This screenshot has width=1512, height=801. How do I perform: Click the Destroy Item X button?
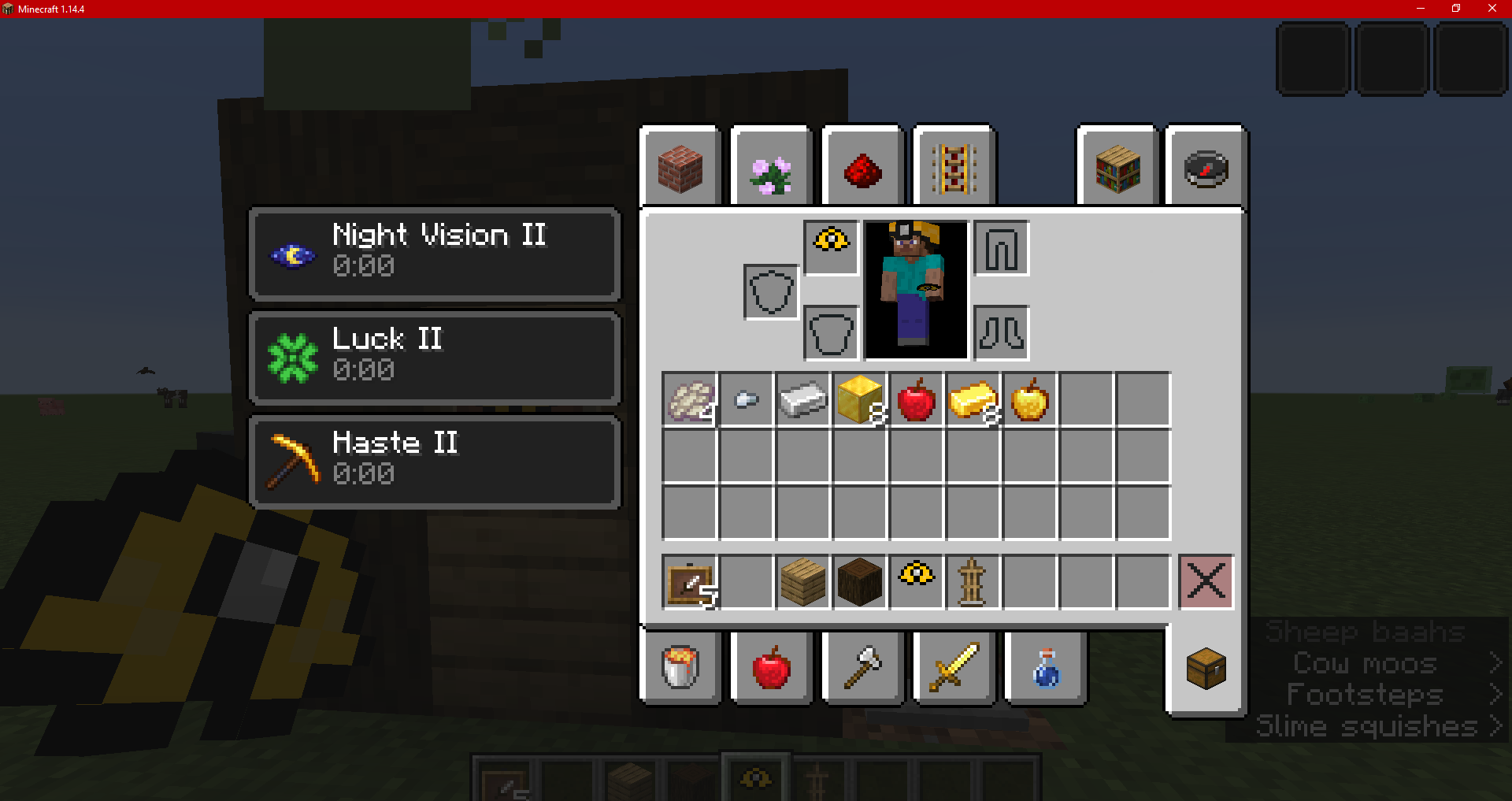1204,582
